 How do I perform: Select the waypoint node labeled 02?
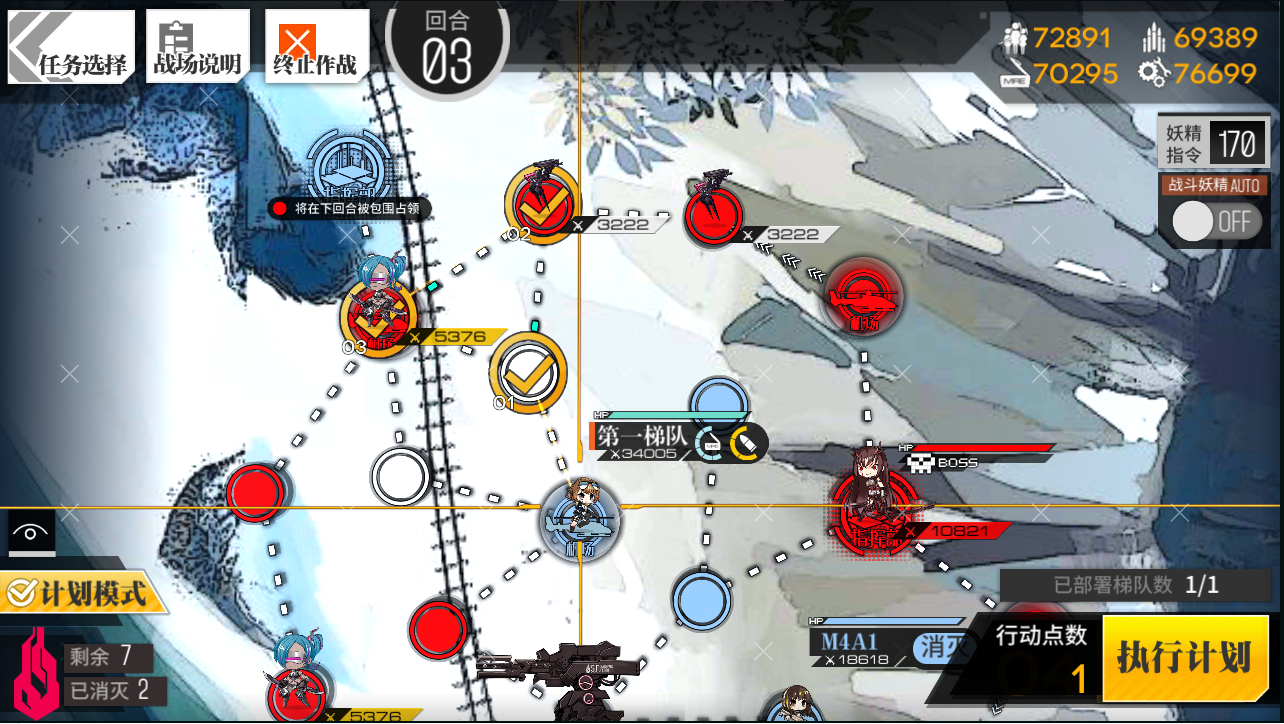point(541,203)
